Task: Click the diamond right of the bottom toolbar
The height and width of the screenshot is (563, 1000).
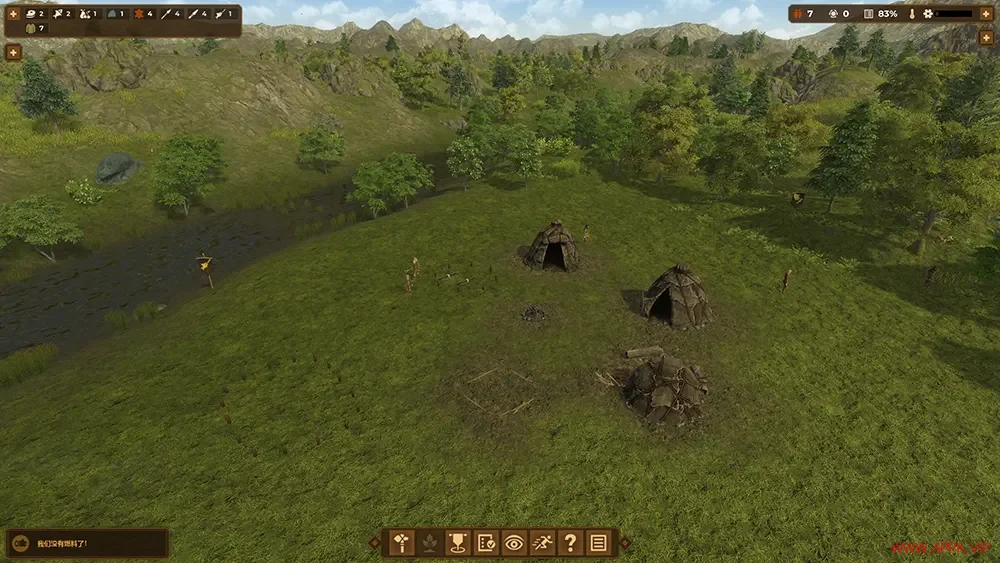Action: click(625, 543)
